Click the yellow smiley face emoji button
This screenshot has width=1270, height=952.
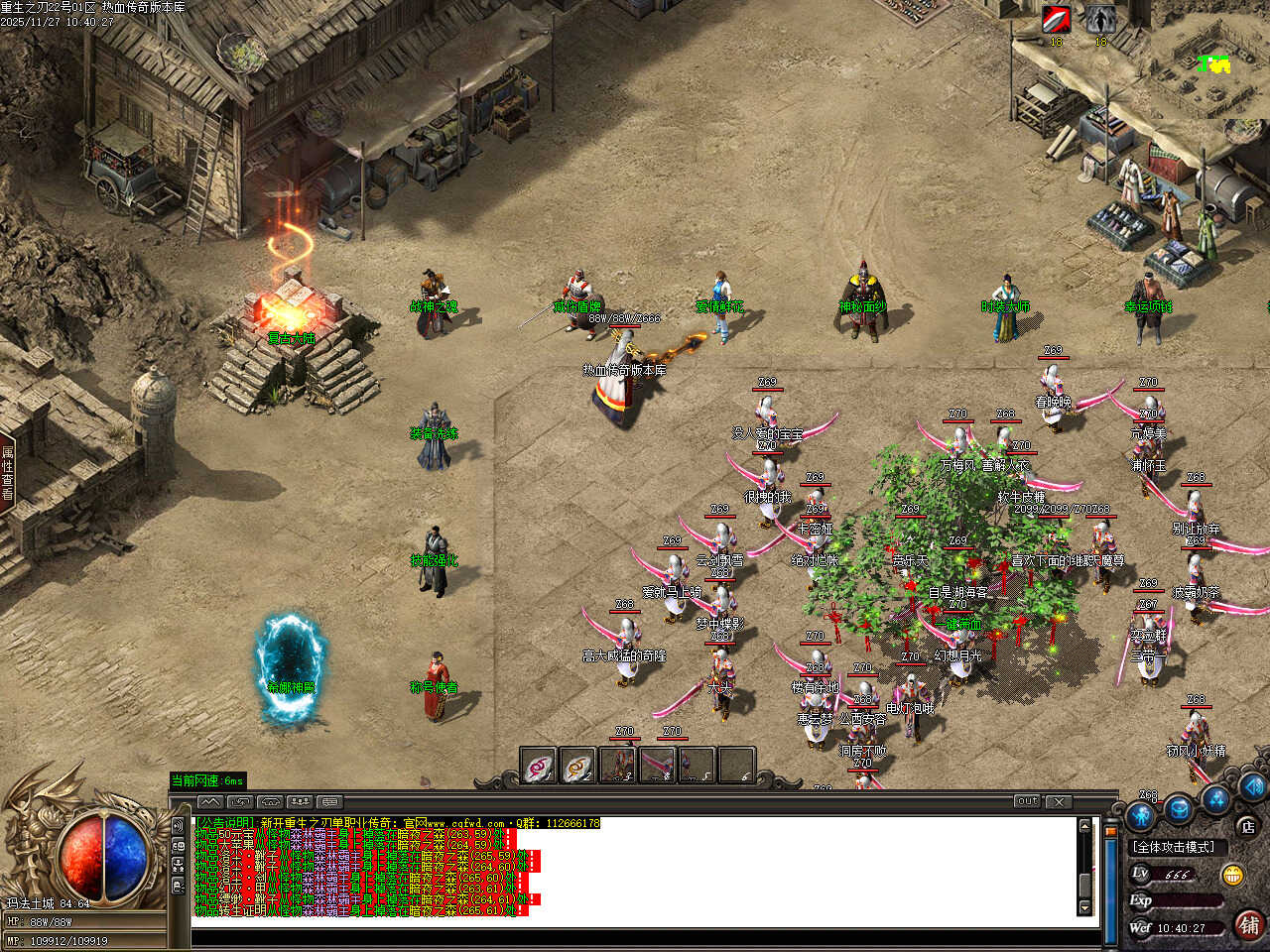[x=1233, y=875]
